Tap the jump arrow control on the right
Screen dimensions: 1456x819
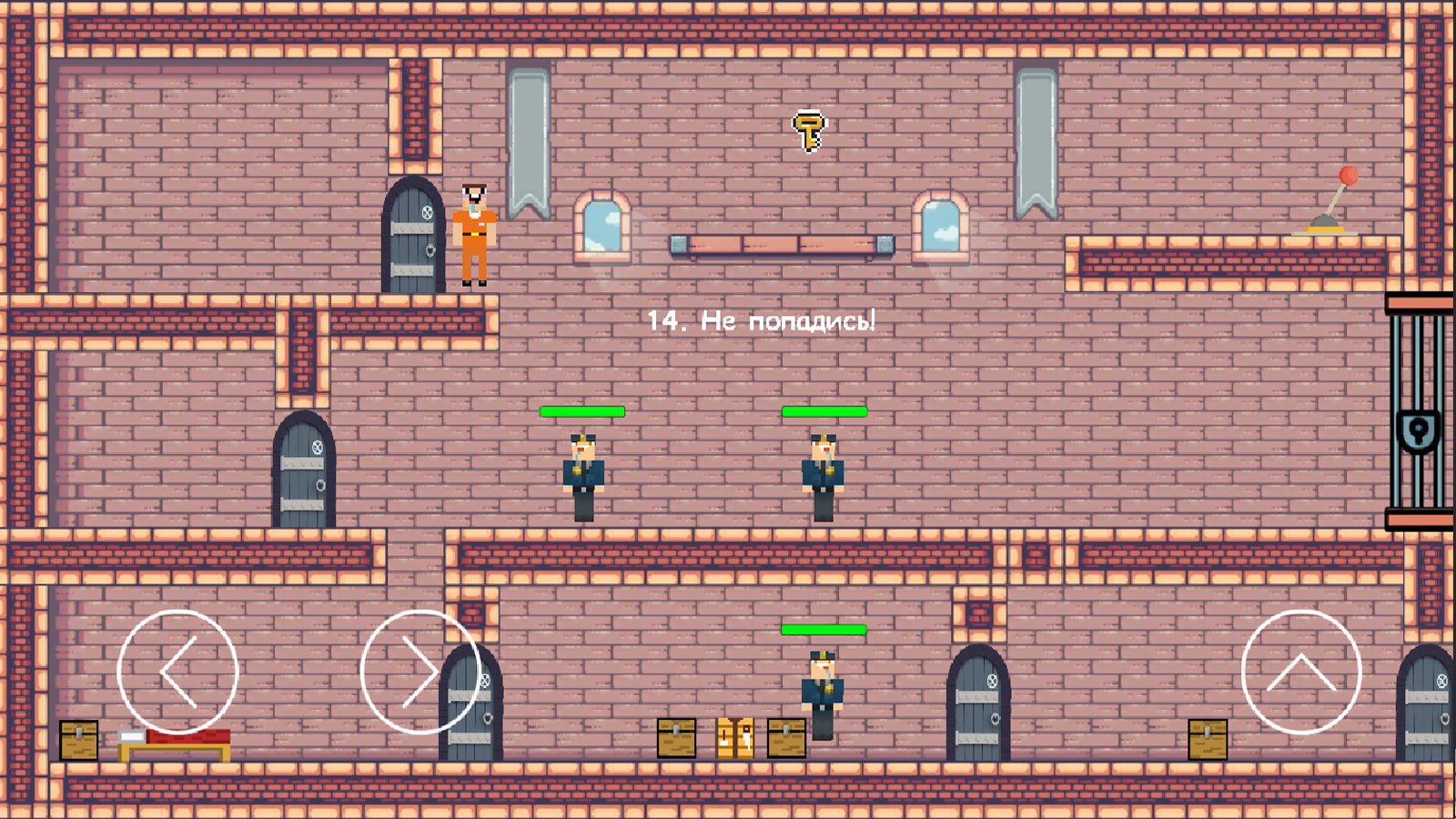[x=1302, y=673]
